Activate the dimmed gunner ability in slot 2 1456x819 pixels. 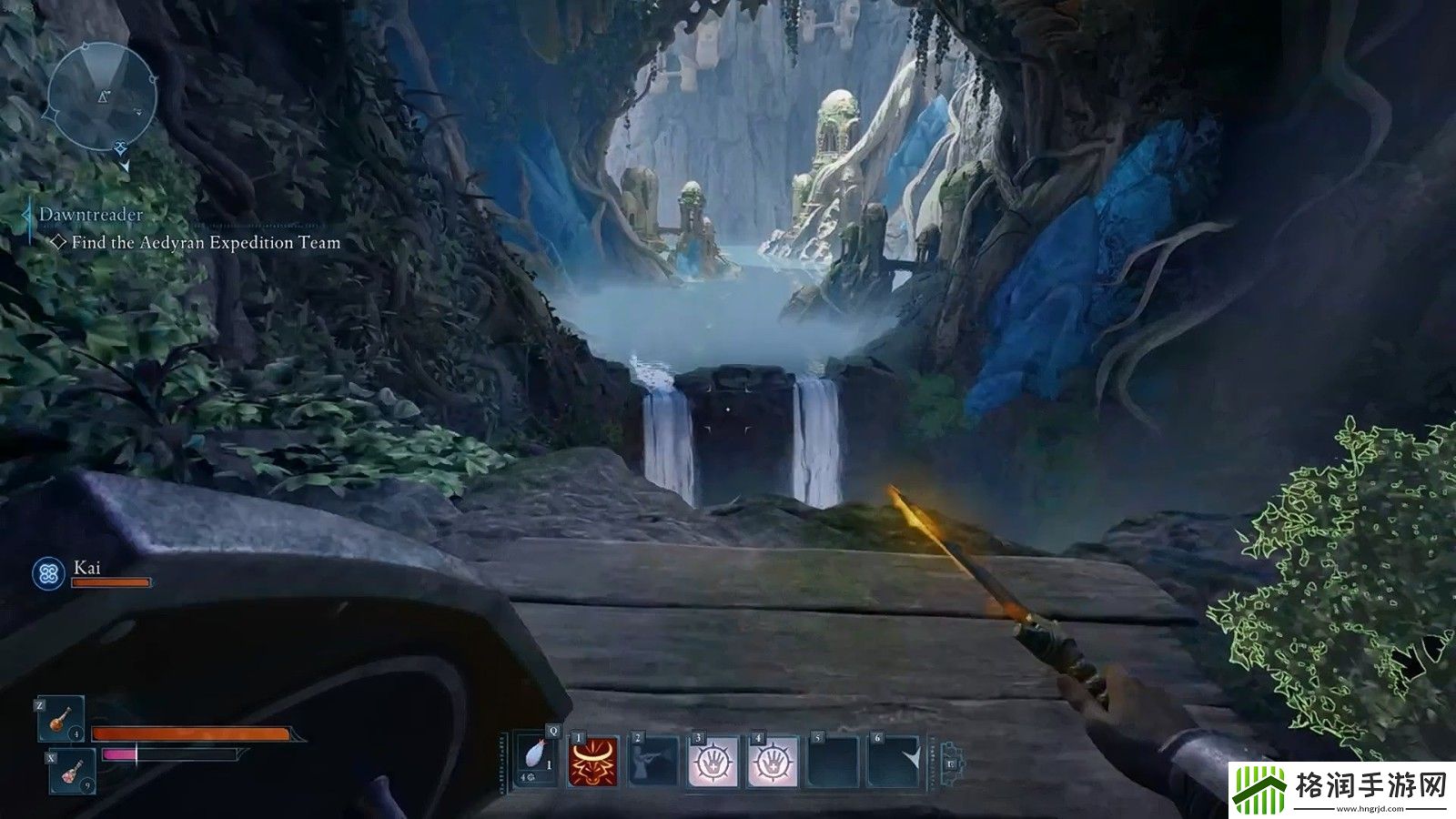point(653,761)
